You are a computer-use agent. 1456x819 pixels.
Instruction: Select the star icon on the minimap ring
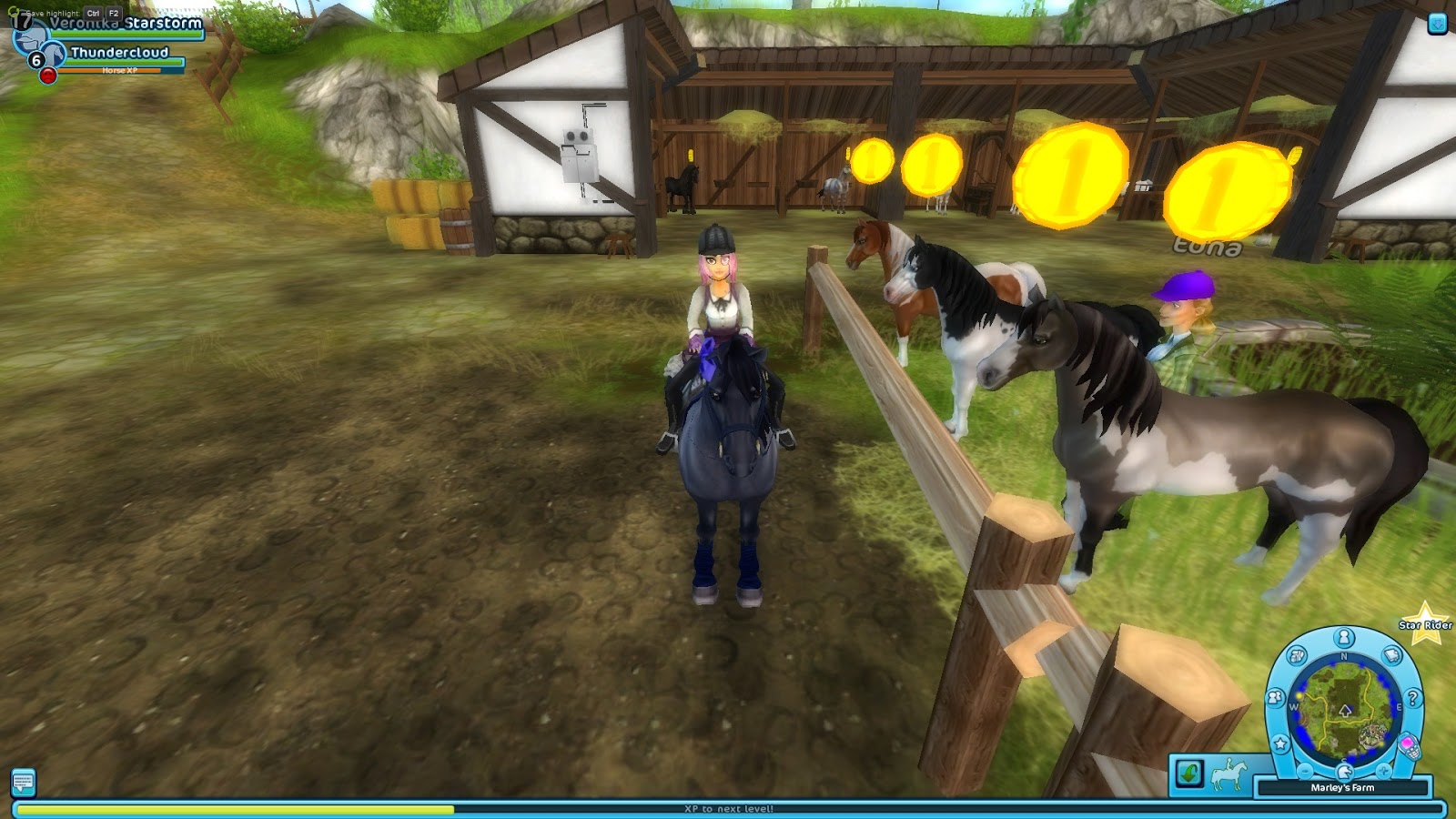1280,743
